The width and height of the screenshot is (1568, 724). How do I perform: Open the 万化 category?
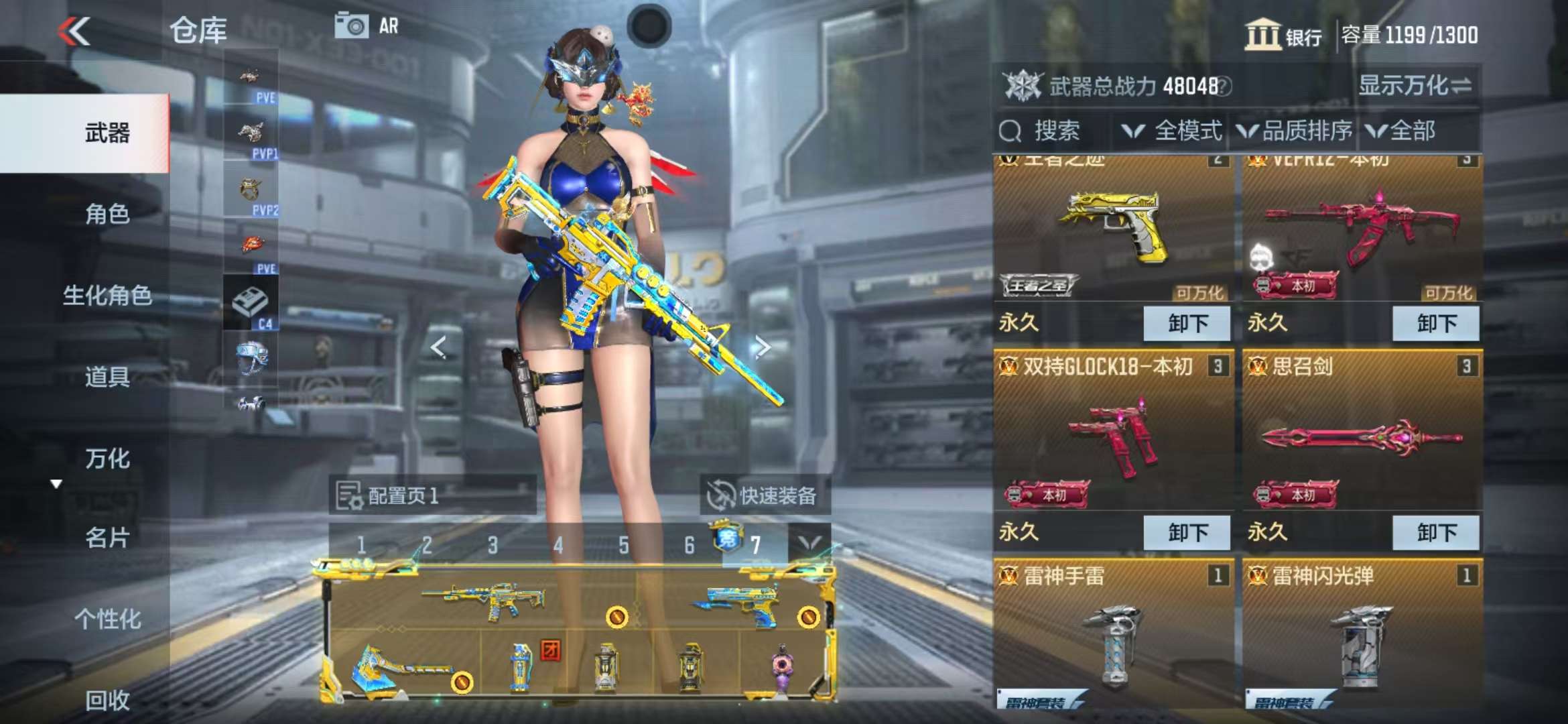pyautogui.click(x=107, y=459)
